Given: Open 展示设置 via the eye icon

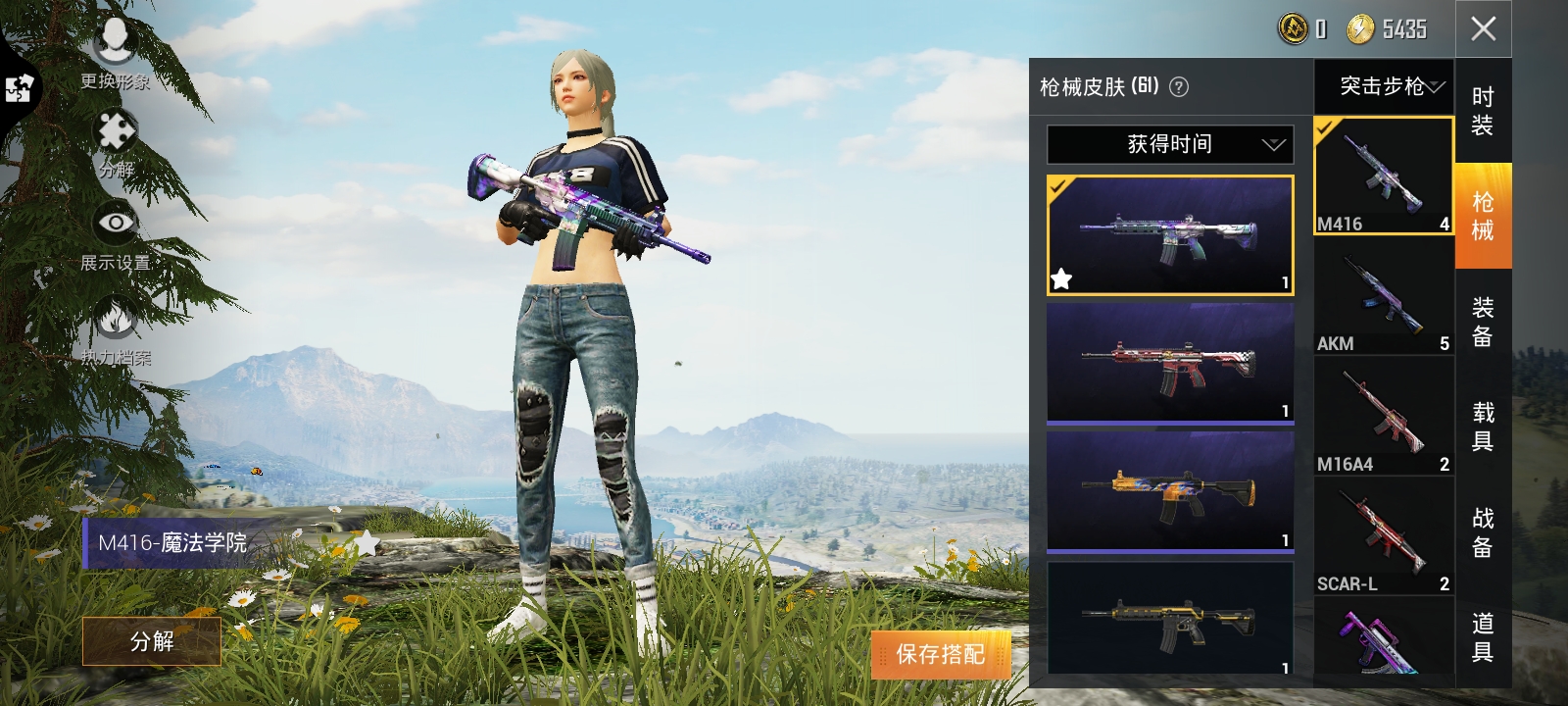Looking at the screenshot, I should [116, 224].
